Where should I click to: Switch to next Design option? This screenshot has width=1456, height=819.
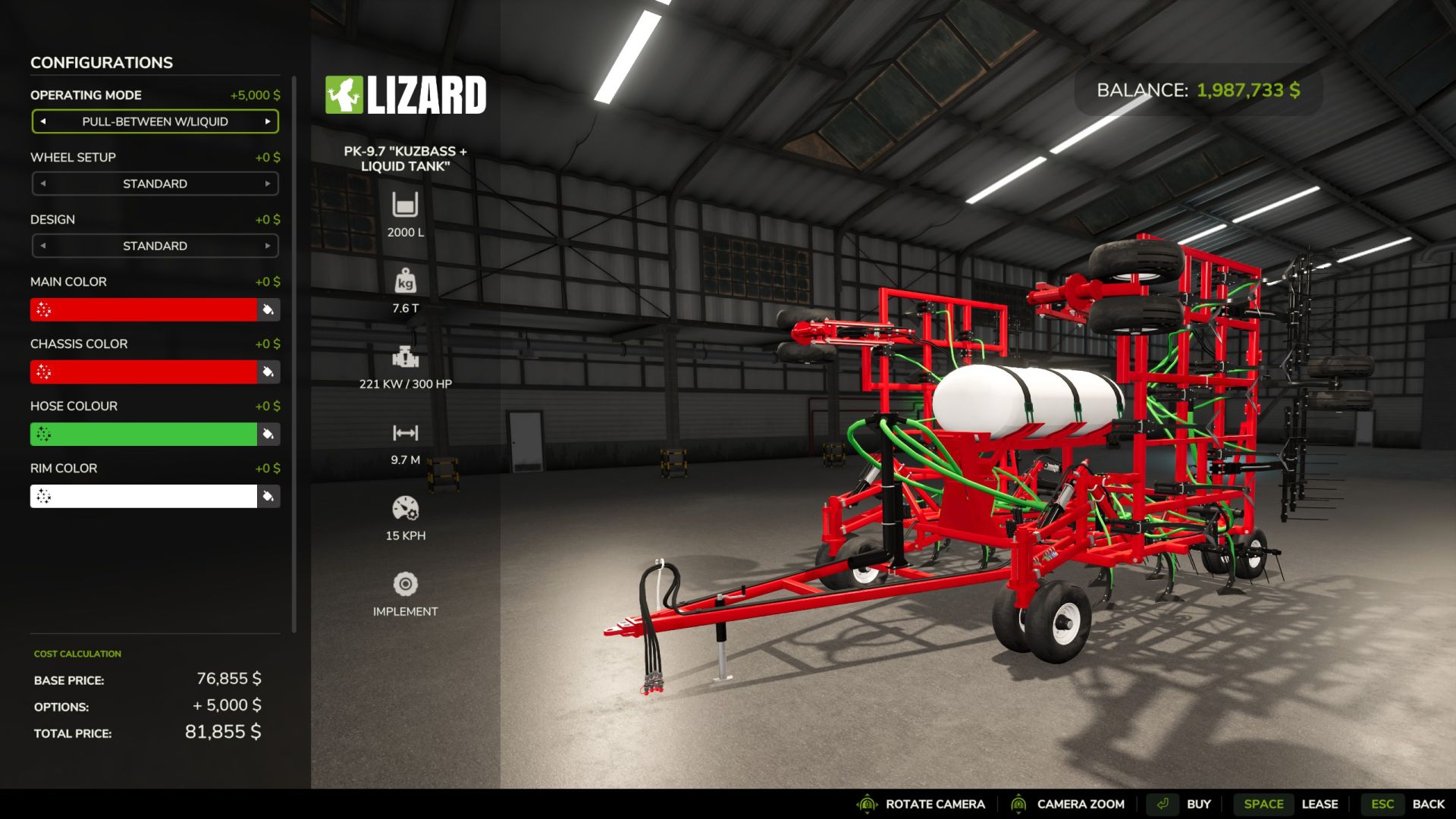point(268,246)
